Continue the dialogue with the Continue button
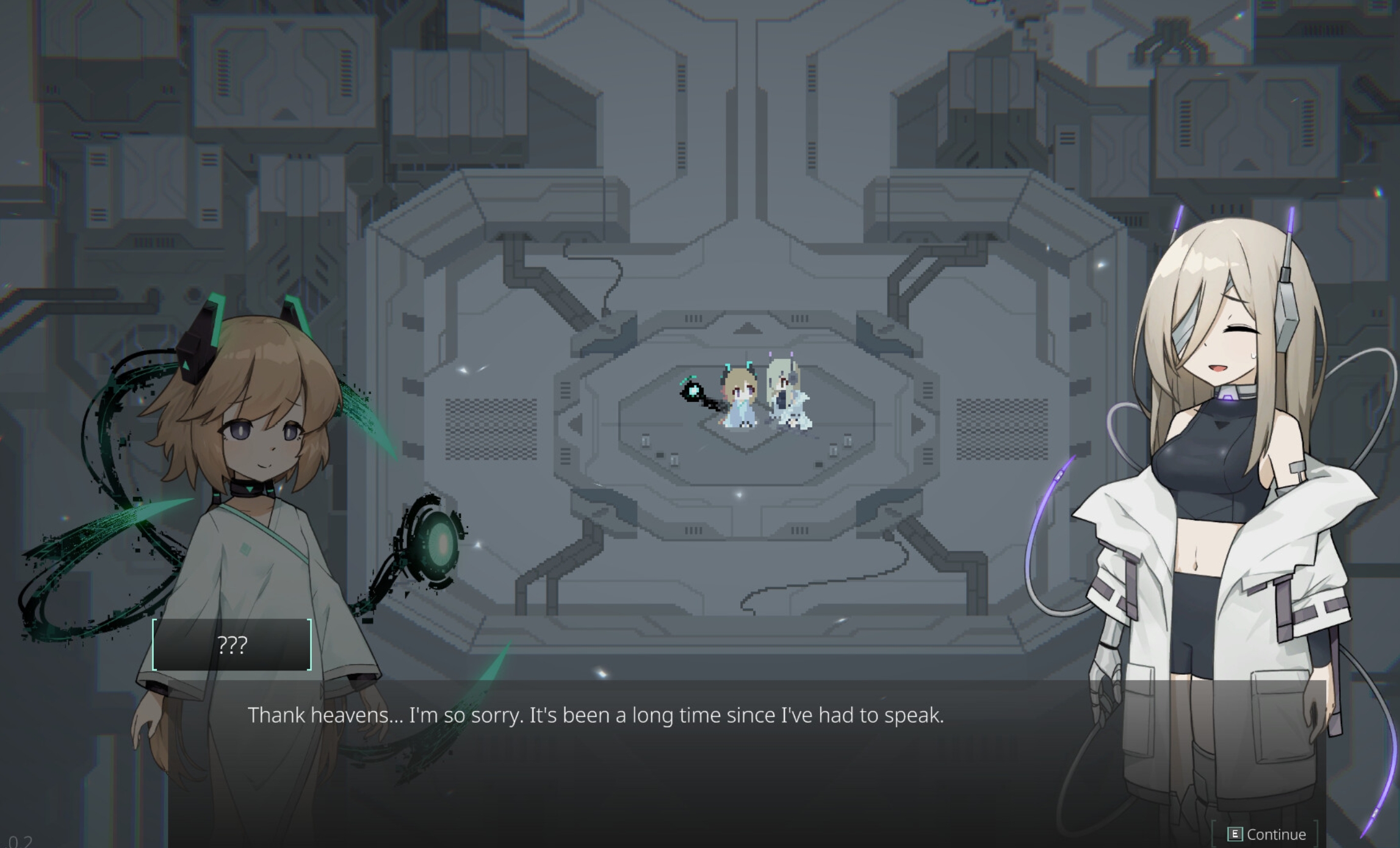The height and width of the screenshot is (848, 1400). pyautogui.click(x=1267, y=834)
